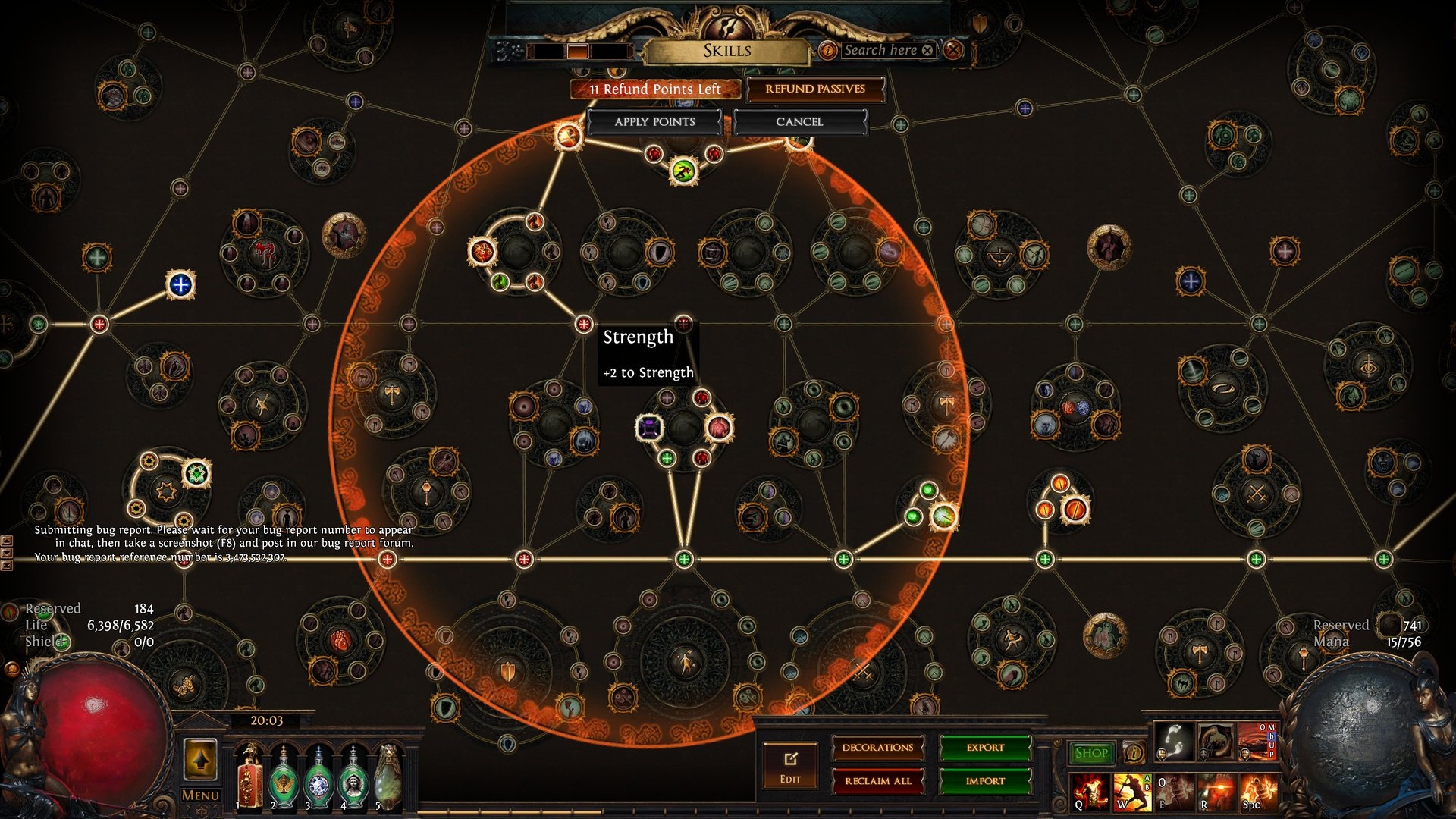This screenshot has height=819, width=1456.
Task: Cancel the pending passive point changes
Action: 799,122
